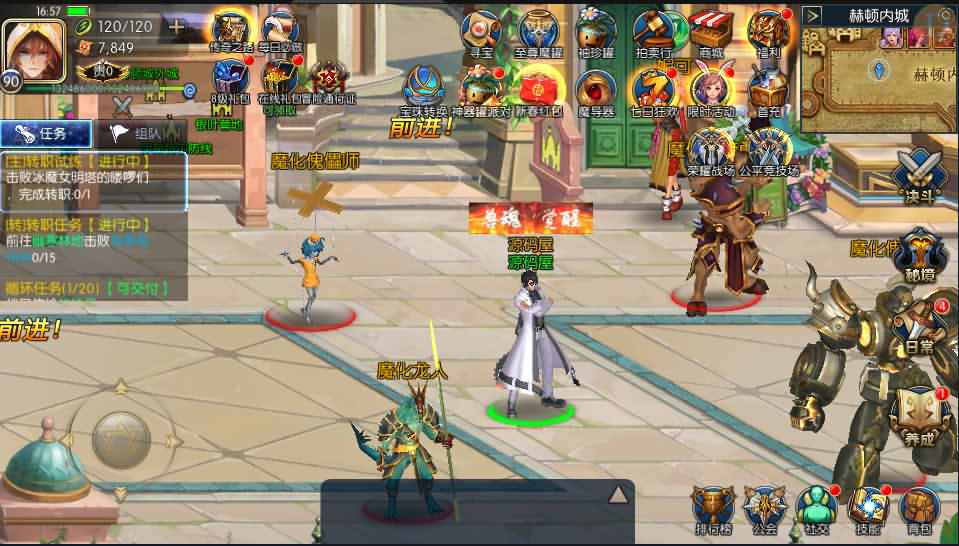Claim the 新春红包 red envelope

pyautogui.click(x=538, y=88)
